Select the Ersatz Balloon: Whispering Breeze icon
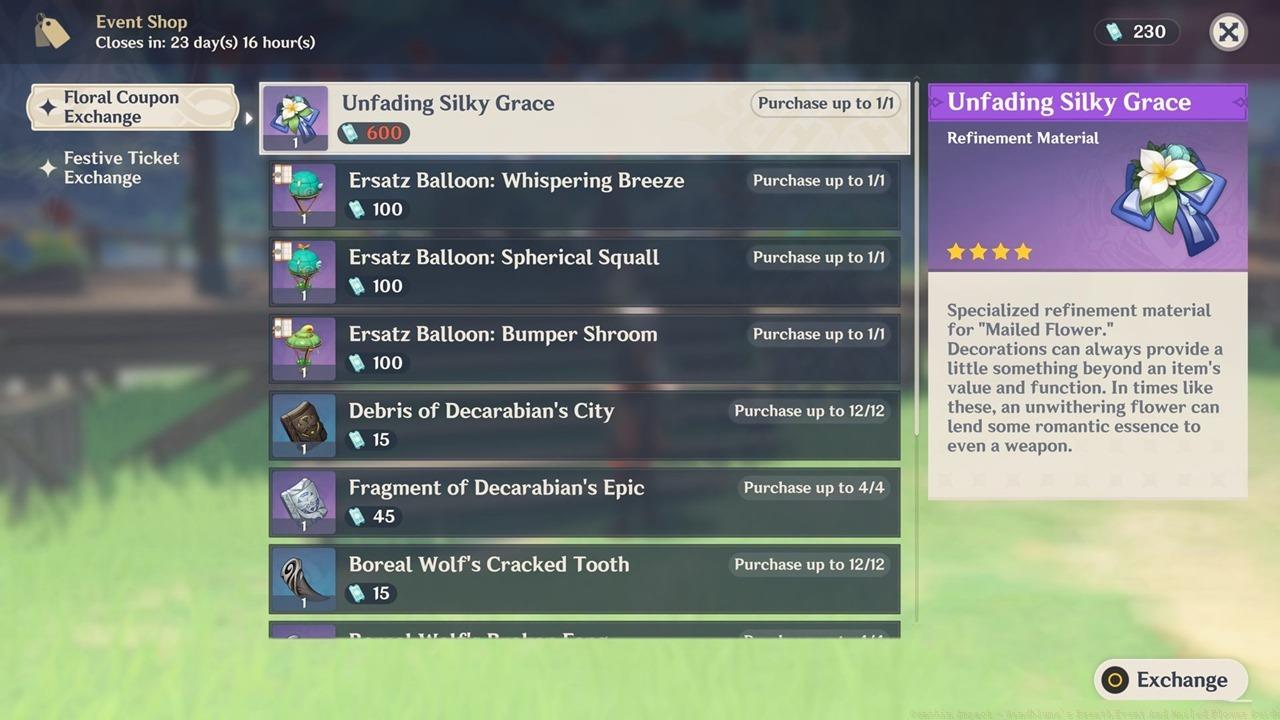Viewport: 1280px width, 720px height. [302, 194]
